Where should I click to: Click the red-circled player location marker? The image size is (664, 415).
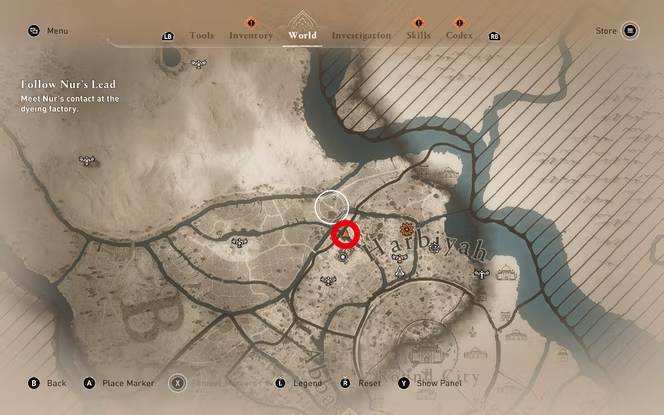pos(345,235)
